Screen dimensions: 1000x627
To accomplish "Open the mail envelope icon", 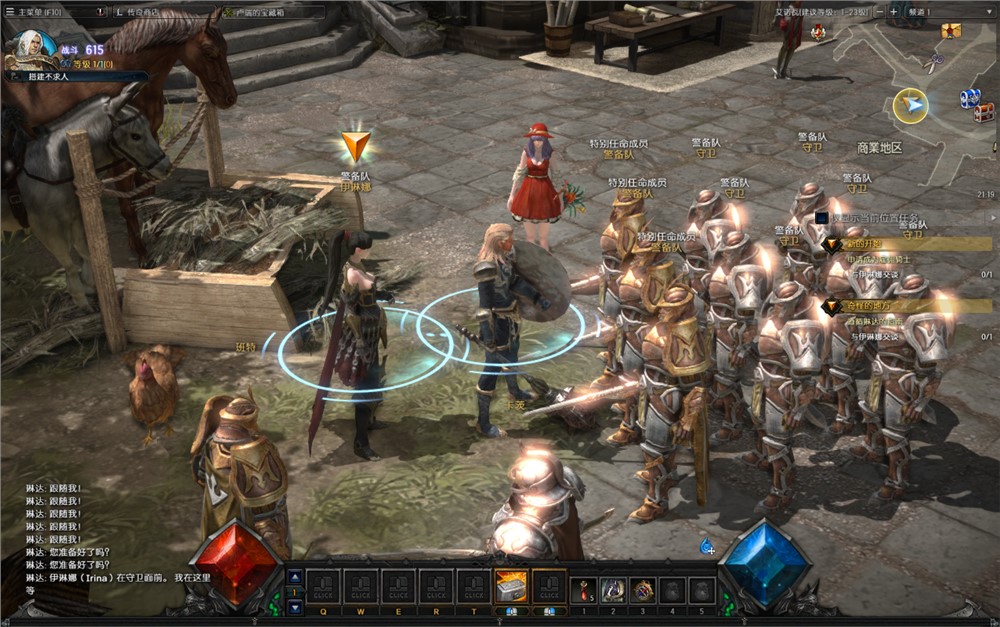I will tap(949, 31).
